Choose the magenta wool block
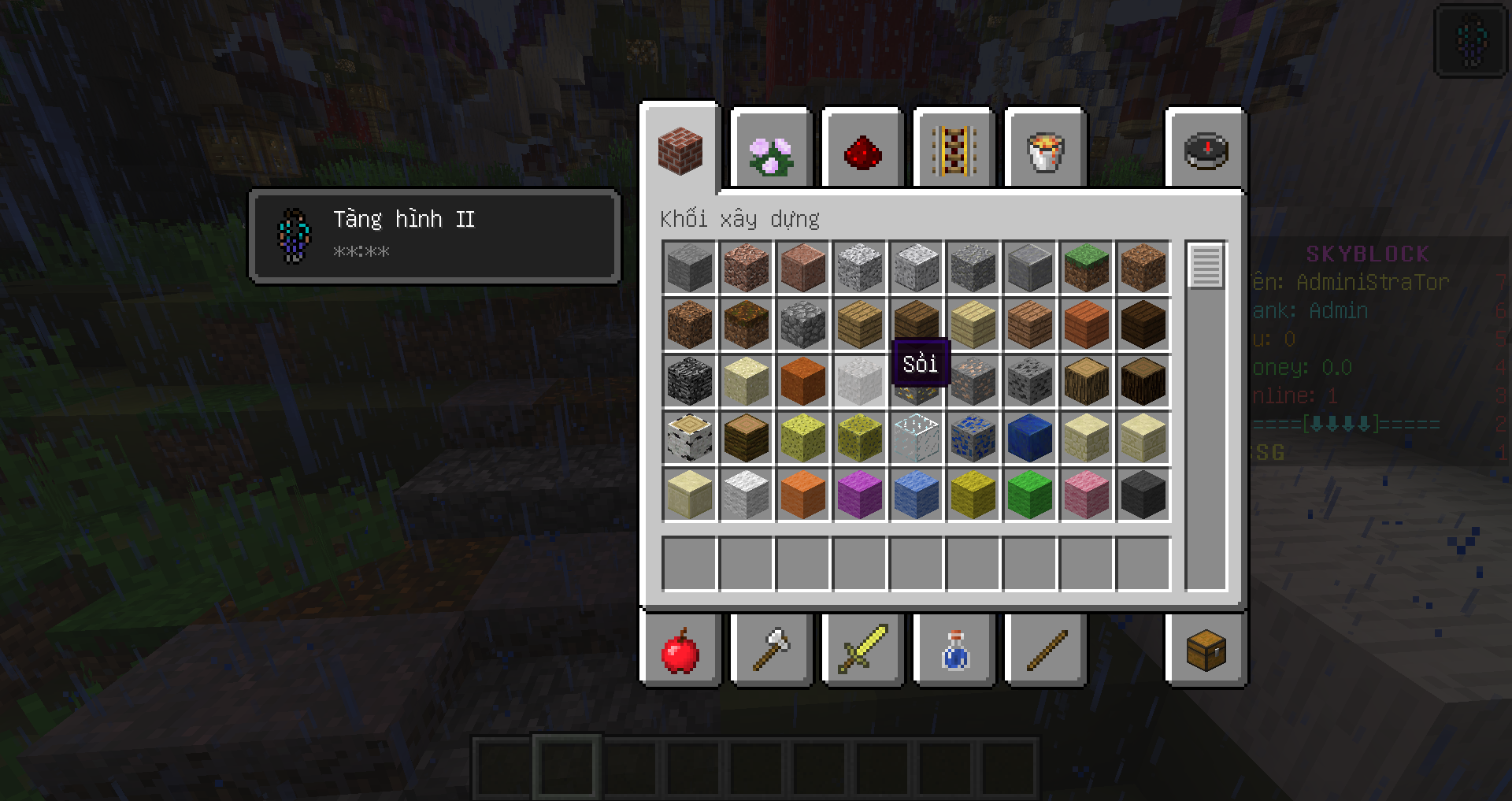The image size is (1512, 801). (859, 495)
